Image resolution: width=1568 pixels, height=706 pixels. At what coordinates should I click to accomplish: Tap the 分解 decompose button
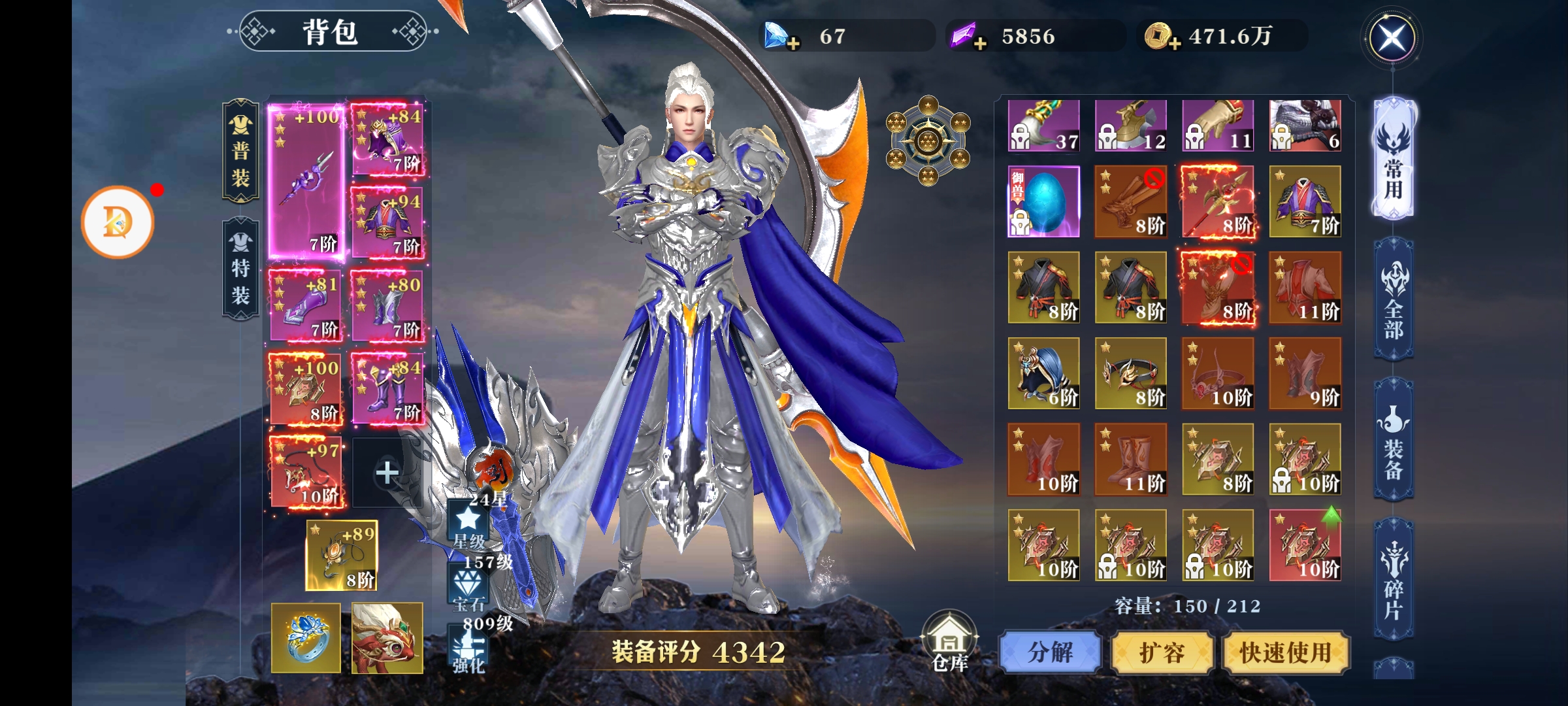tap(1050, 652)
